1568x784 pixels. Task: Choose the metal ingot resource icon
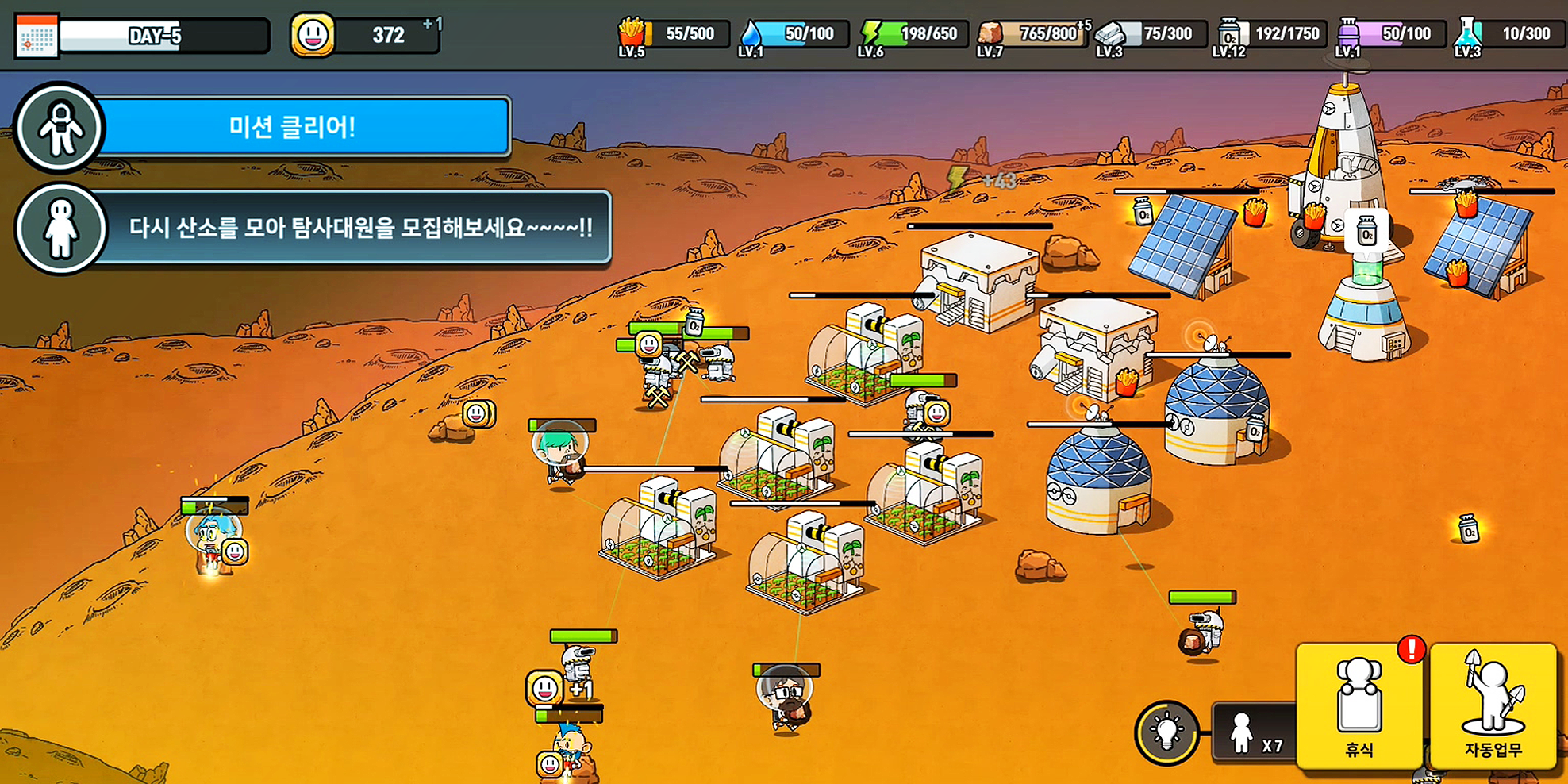click(x=1111, y=33)
